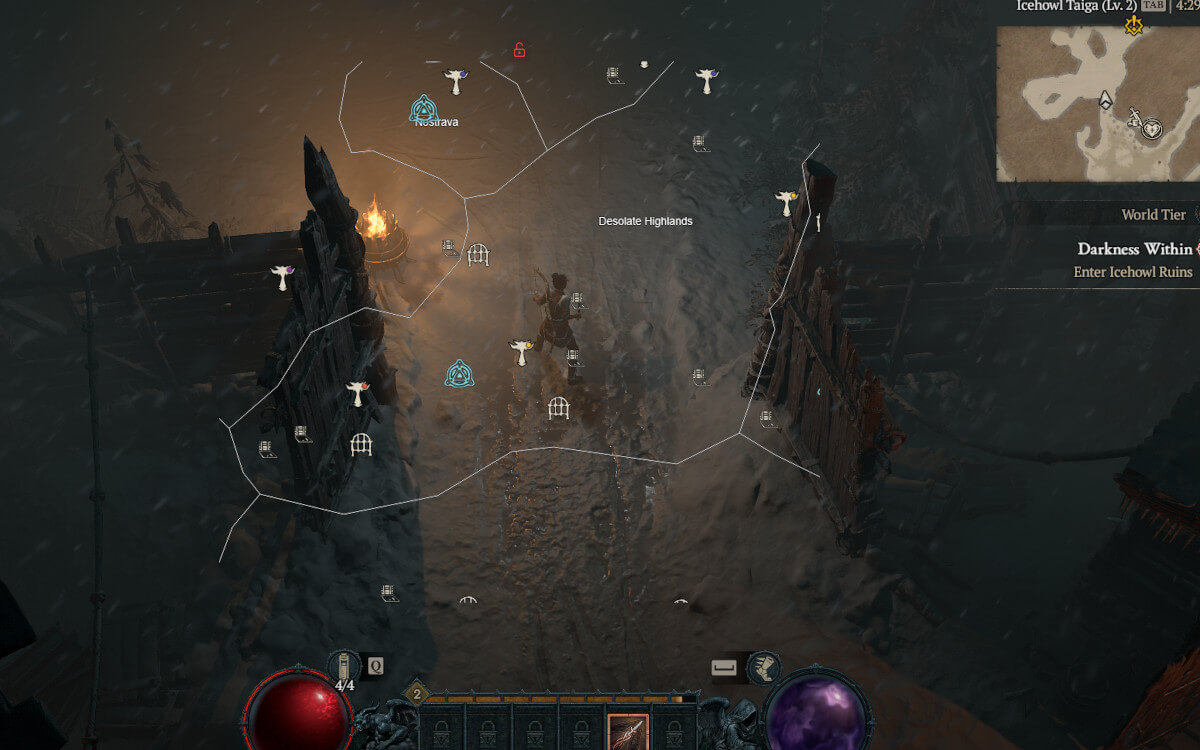The image size is (1200, 750).
Task: Select the Darkness Within quest tracker
Action: click(1134, 249)
